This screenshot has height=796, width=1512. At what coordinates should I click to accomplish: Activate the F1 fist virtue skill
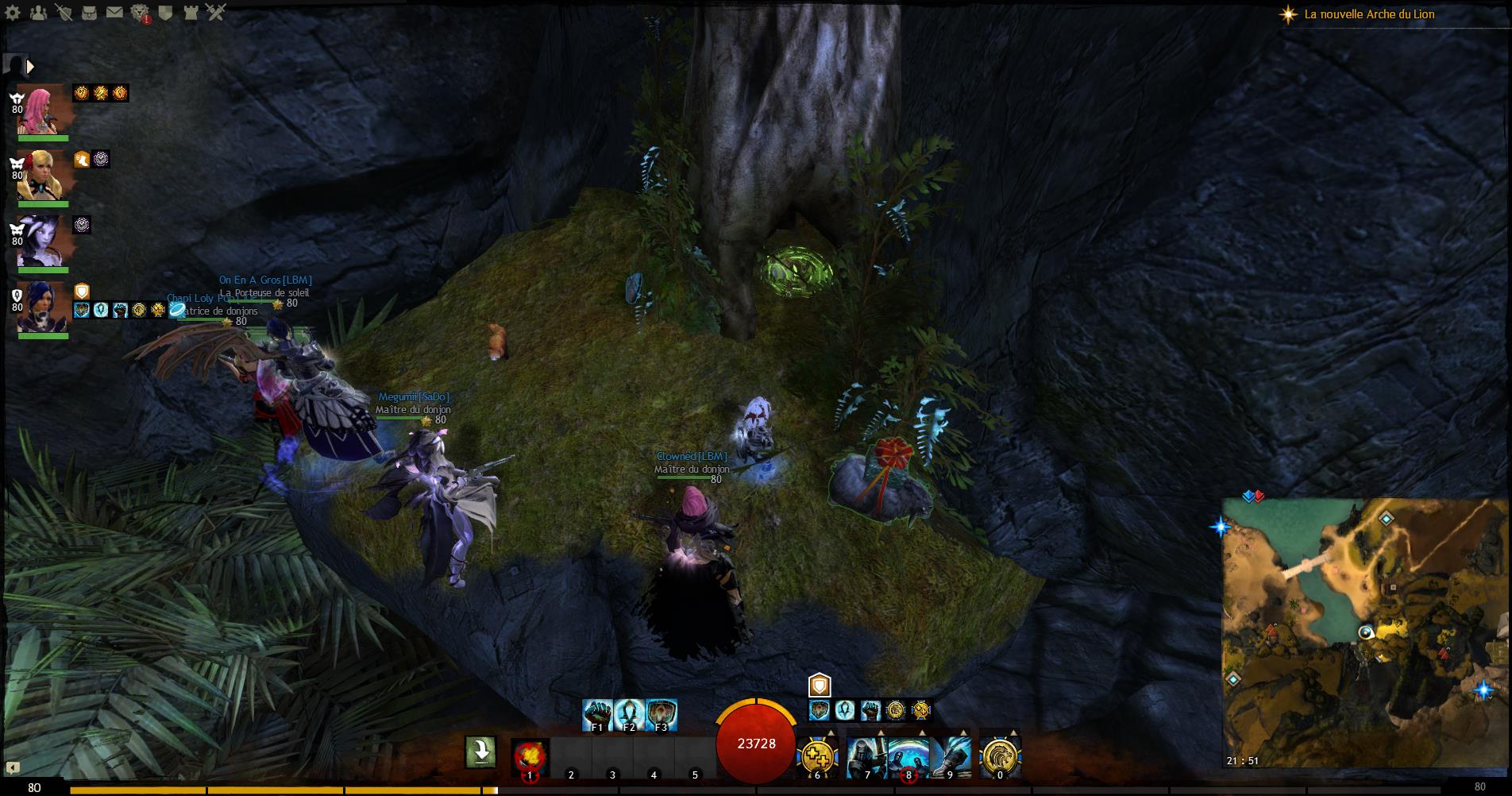coord(597,714)
